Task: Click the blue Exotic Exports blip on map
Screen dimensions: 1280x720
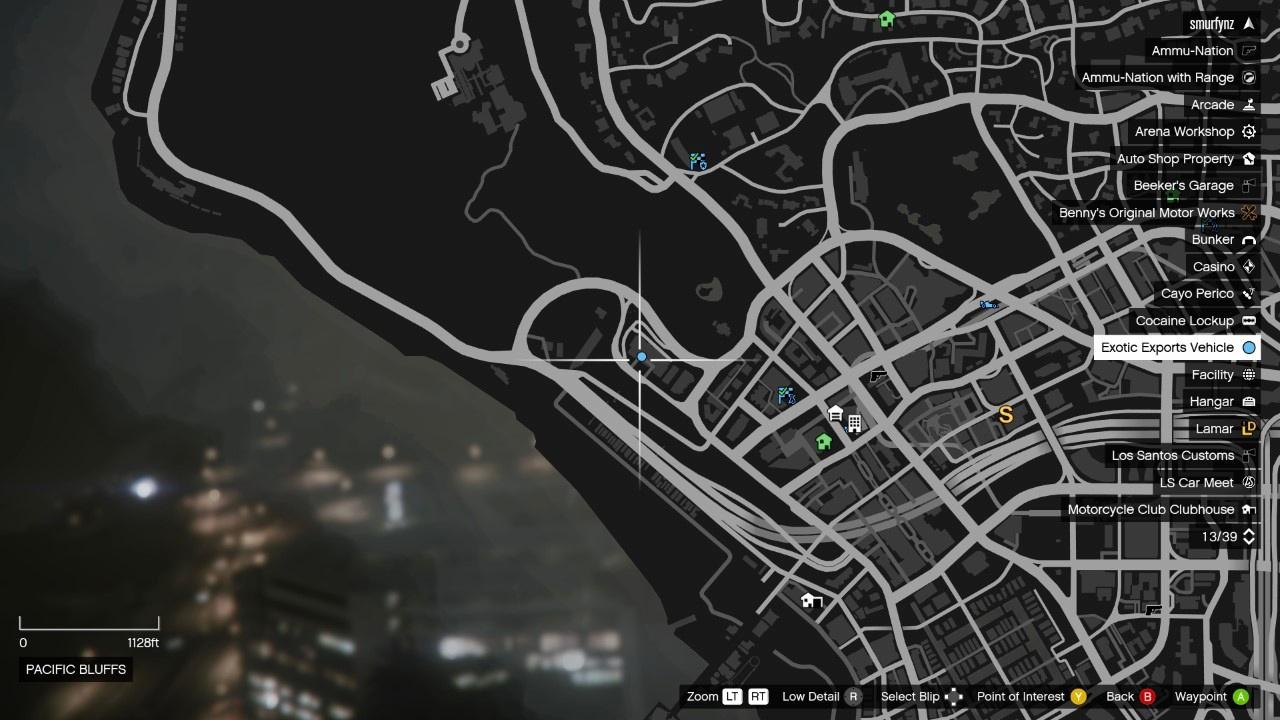Action: [x=642, y=357]
